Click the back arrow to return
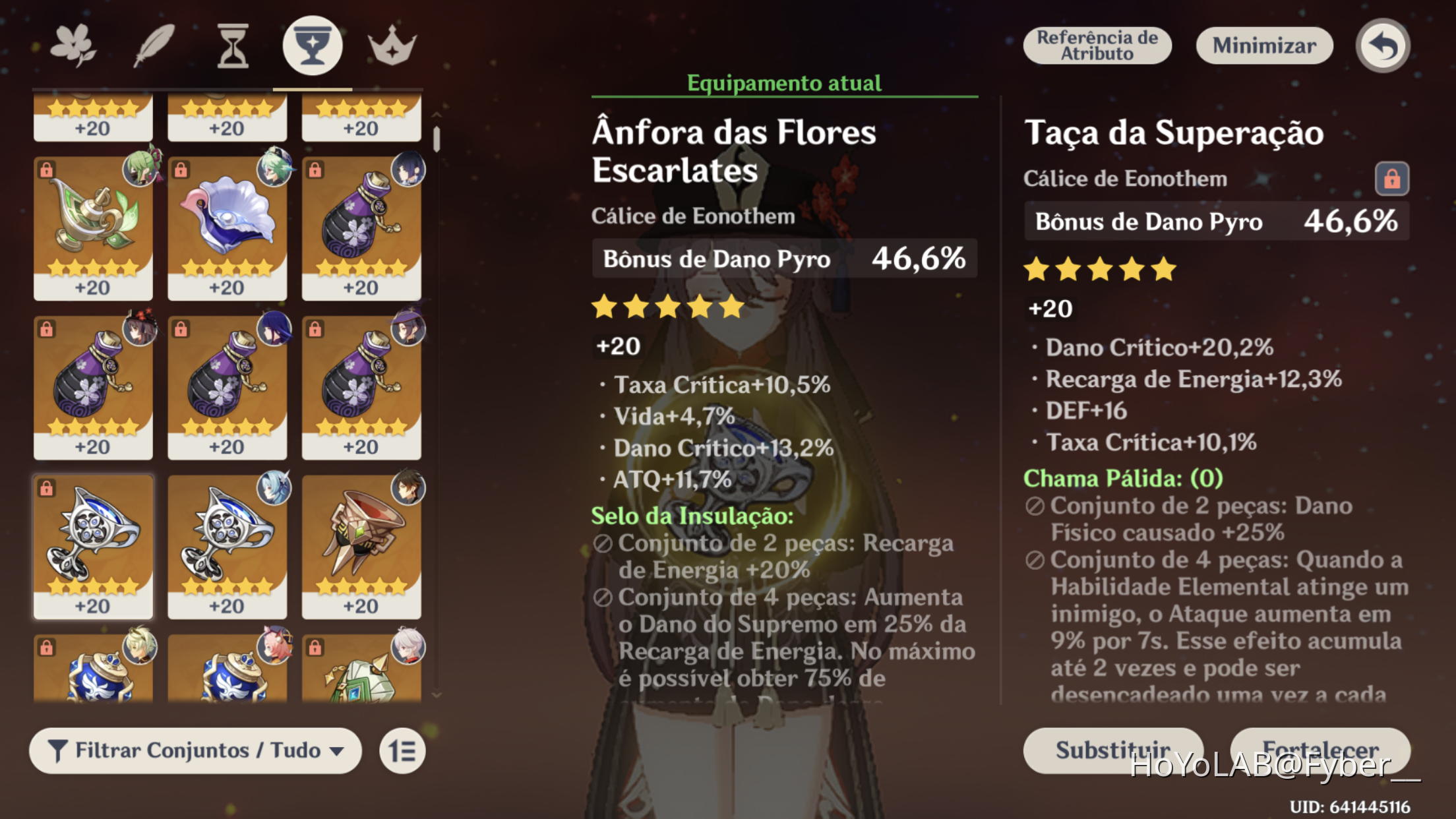 [1381, 44]
